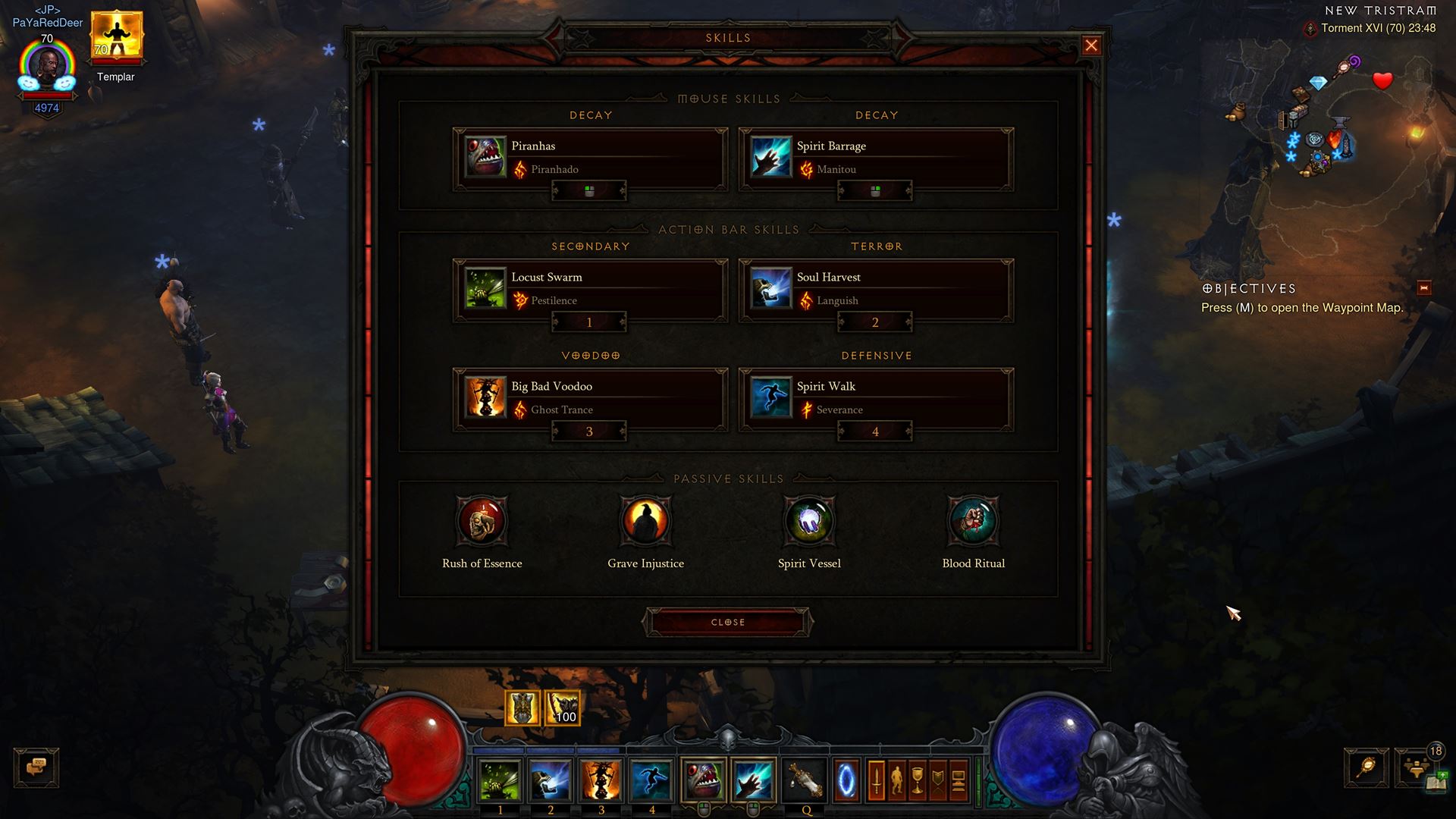Toggle the Rush of Essence passive
This screenshot has height=819, width=1456.
[x=482, y=522]
